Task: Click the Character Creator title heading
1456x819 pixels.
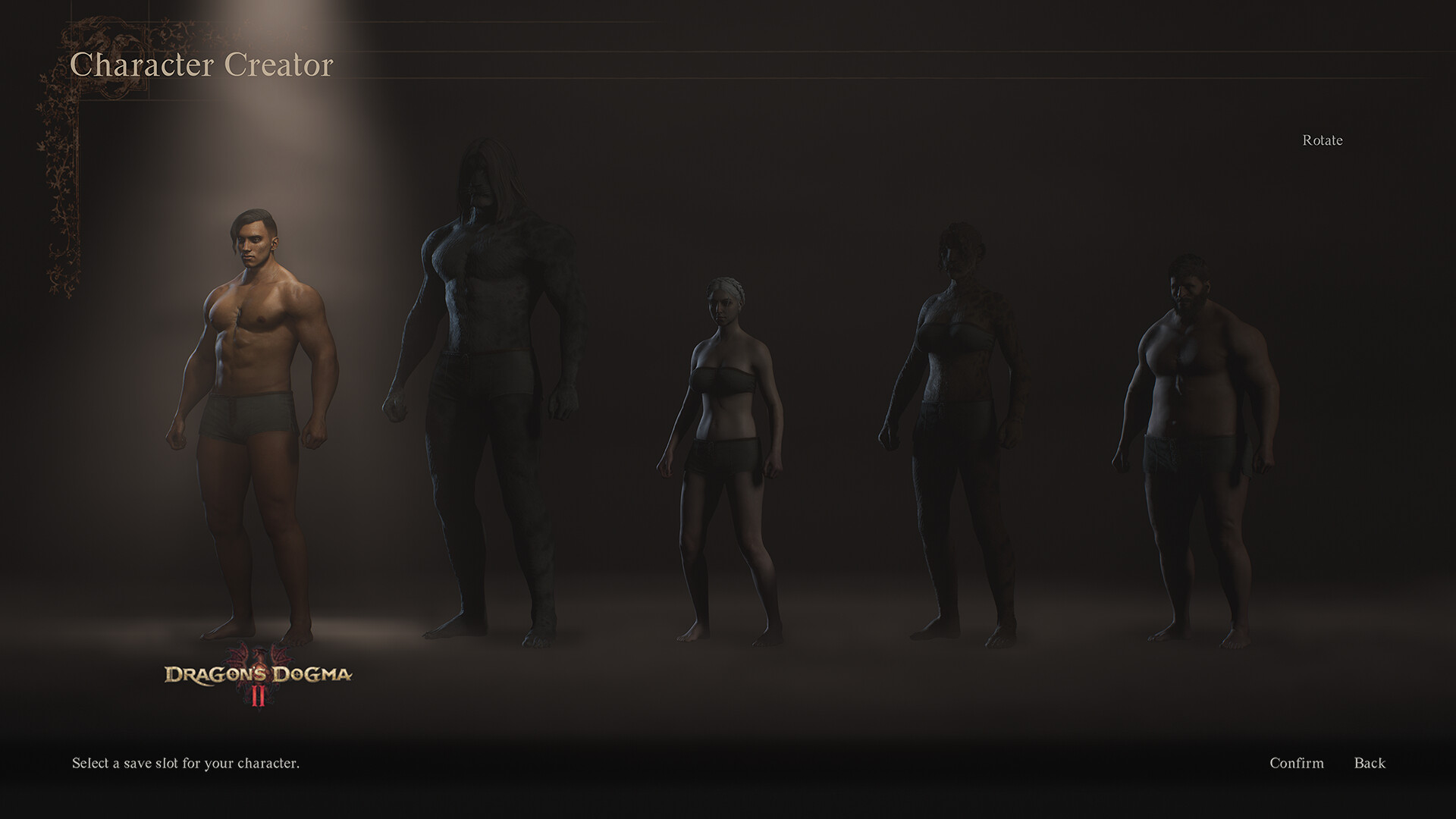Action: pos(201,65)
